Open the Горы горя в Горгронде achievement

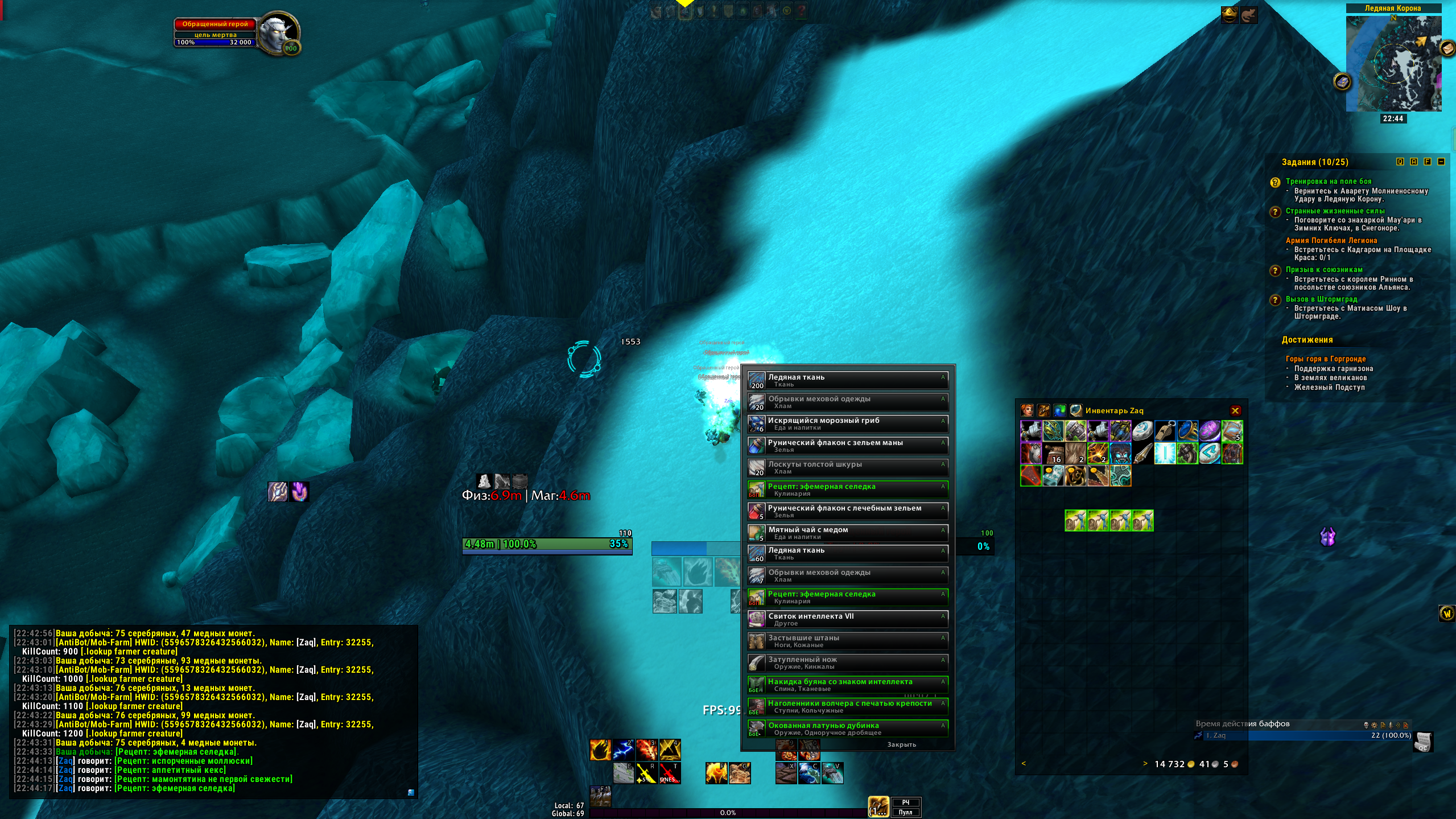1325,359
